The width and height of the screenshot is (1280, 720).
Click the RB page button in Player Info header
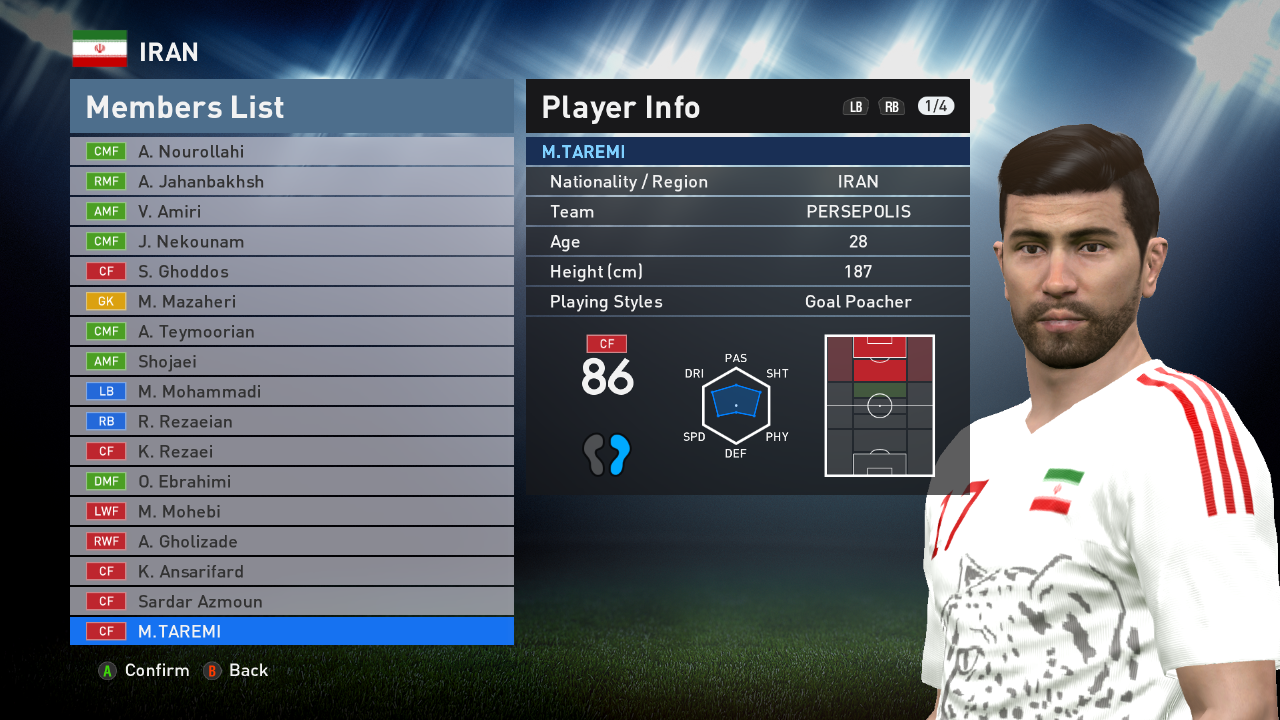pyautogui.click(x=891, y=106)
